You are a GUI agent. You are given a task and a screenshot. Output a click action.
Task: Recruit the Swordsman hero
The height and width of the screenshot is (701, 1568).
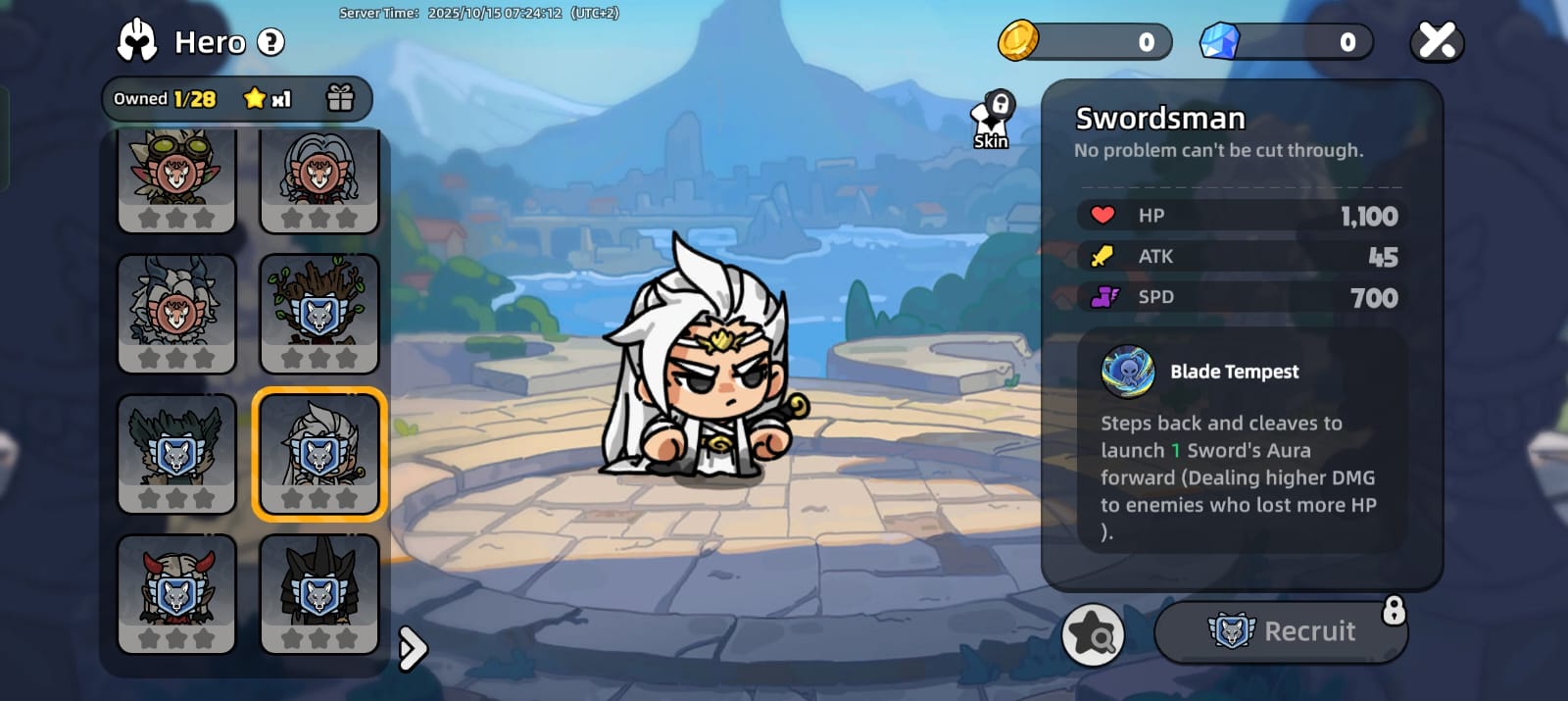click(x=1281, y=631)
